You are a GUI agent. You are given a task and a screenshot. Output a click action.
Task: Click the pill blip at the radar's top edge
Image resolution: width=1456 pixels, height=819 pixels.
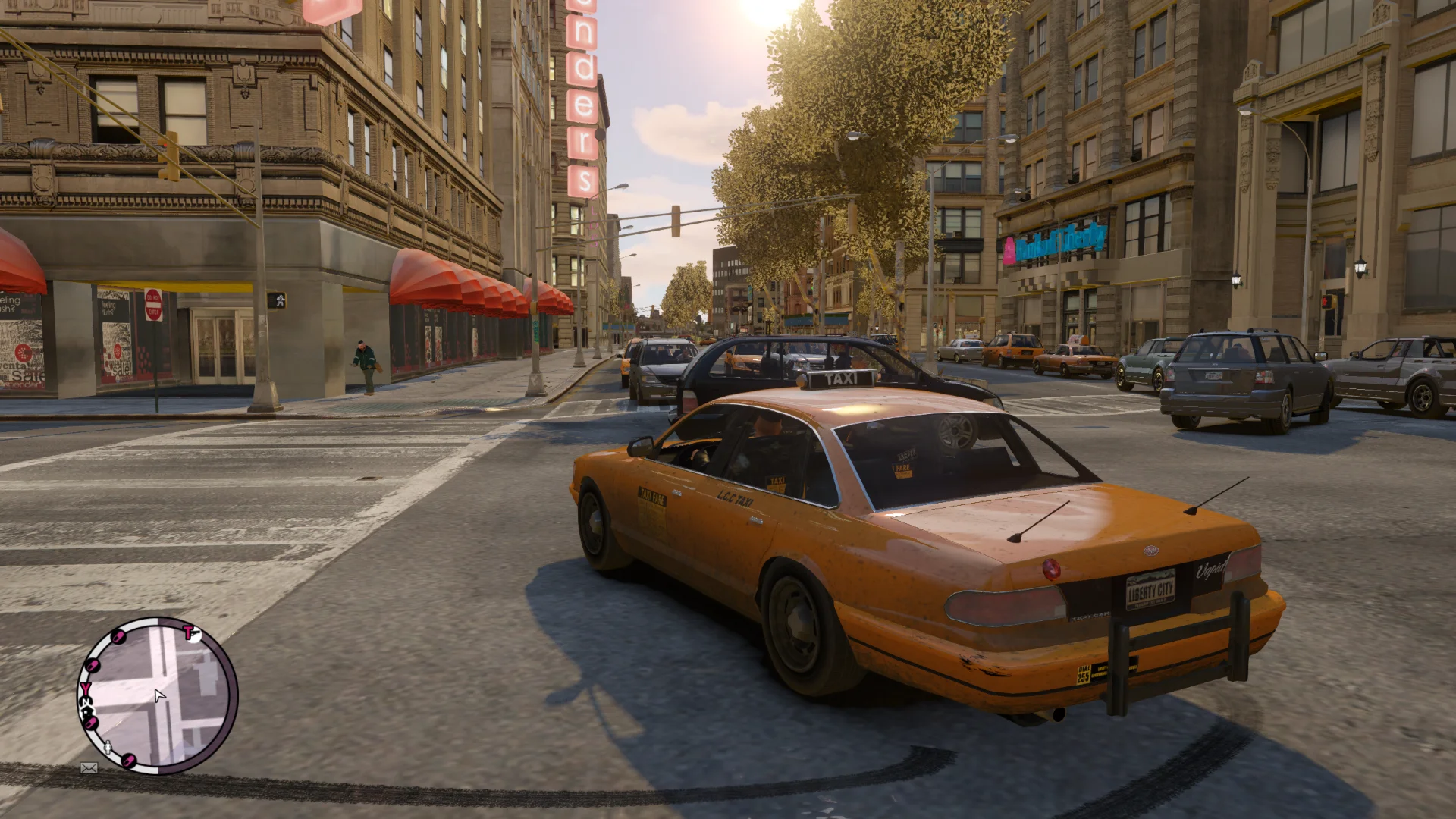tap(118, 635)
